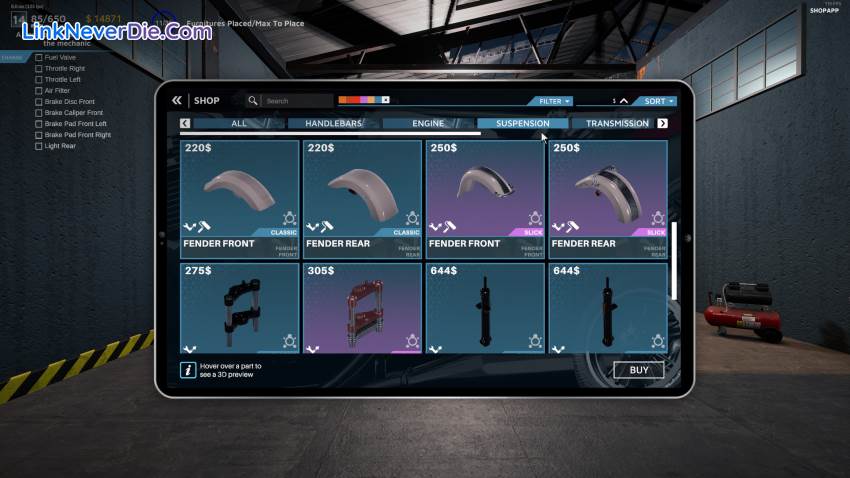Viewport: 850px width, 478px height.
Task: Click the shop list vertical scrollbar
Action: [674, 260]
